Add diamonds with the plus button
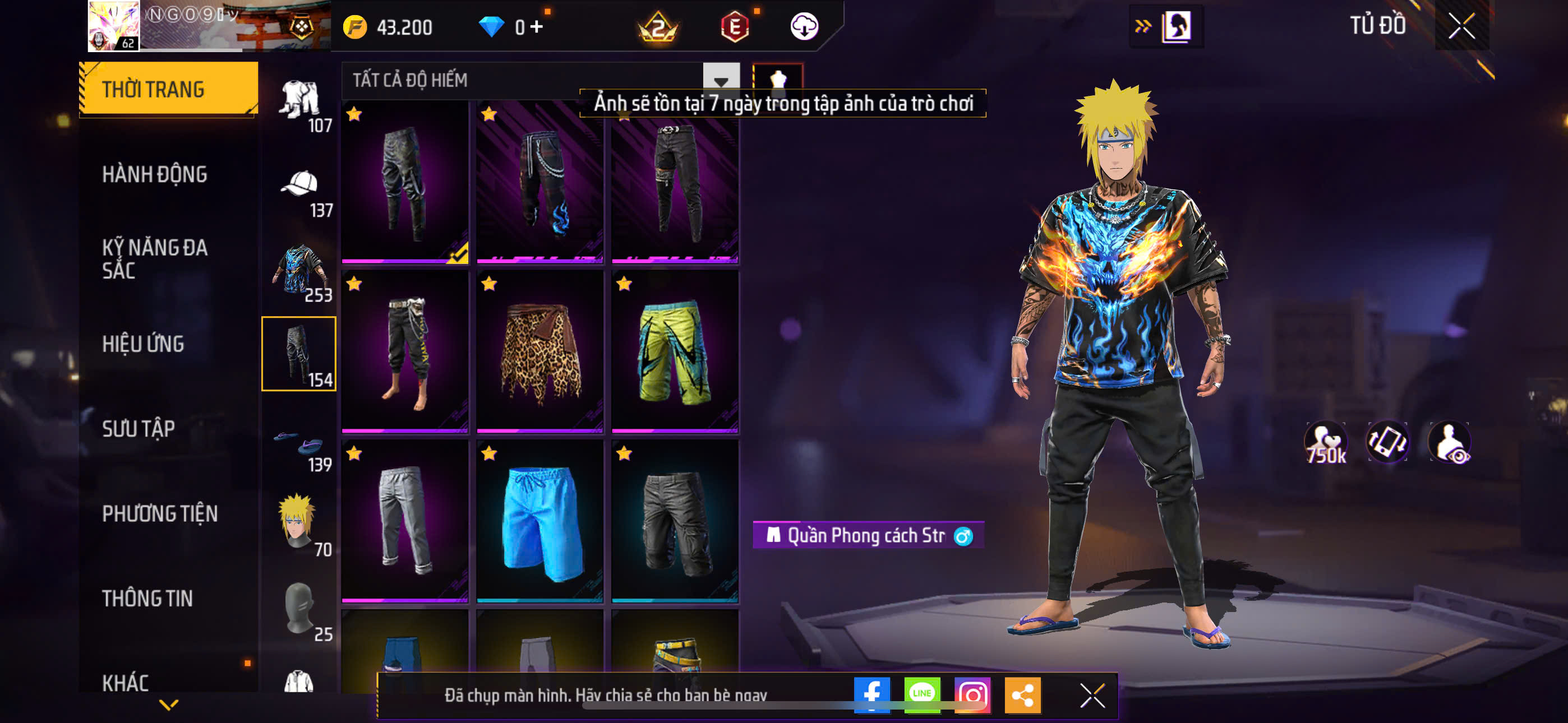 point(537,26)
